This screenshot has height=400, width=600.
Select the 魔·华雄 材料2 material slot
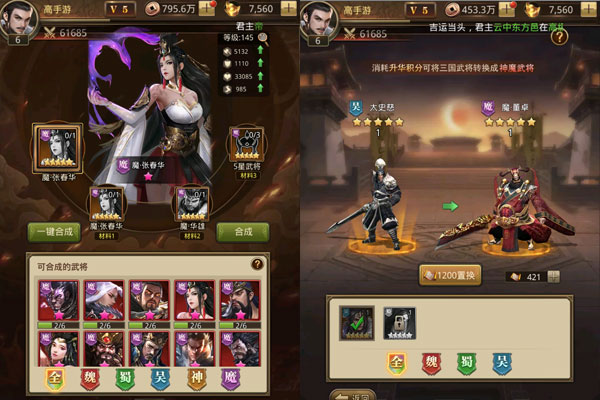(x=193, y=203)
